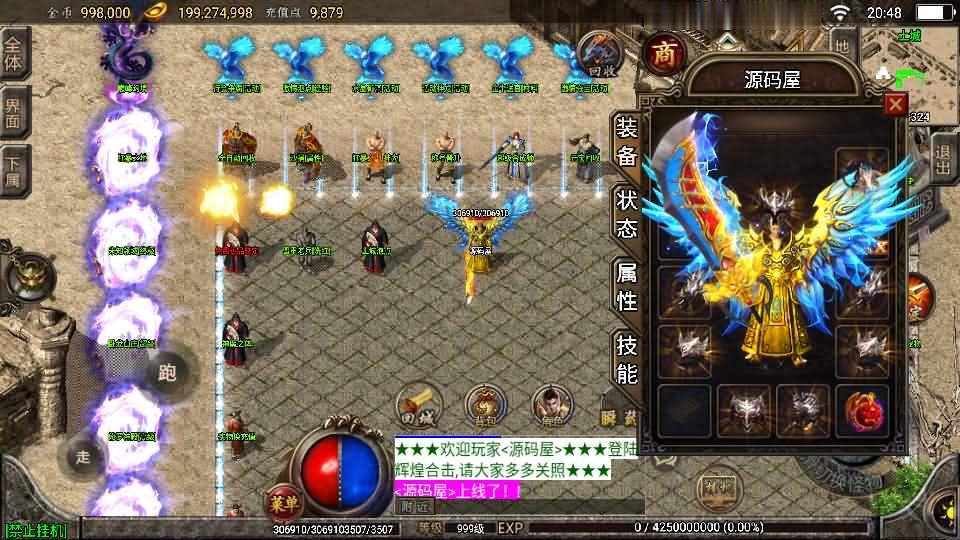The height and width of the screenshot is (540, 960).
Task: Open the 角色 character icon
Action: (x=551, y=404)
